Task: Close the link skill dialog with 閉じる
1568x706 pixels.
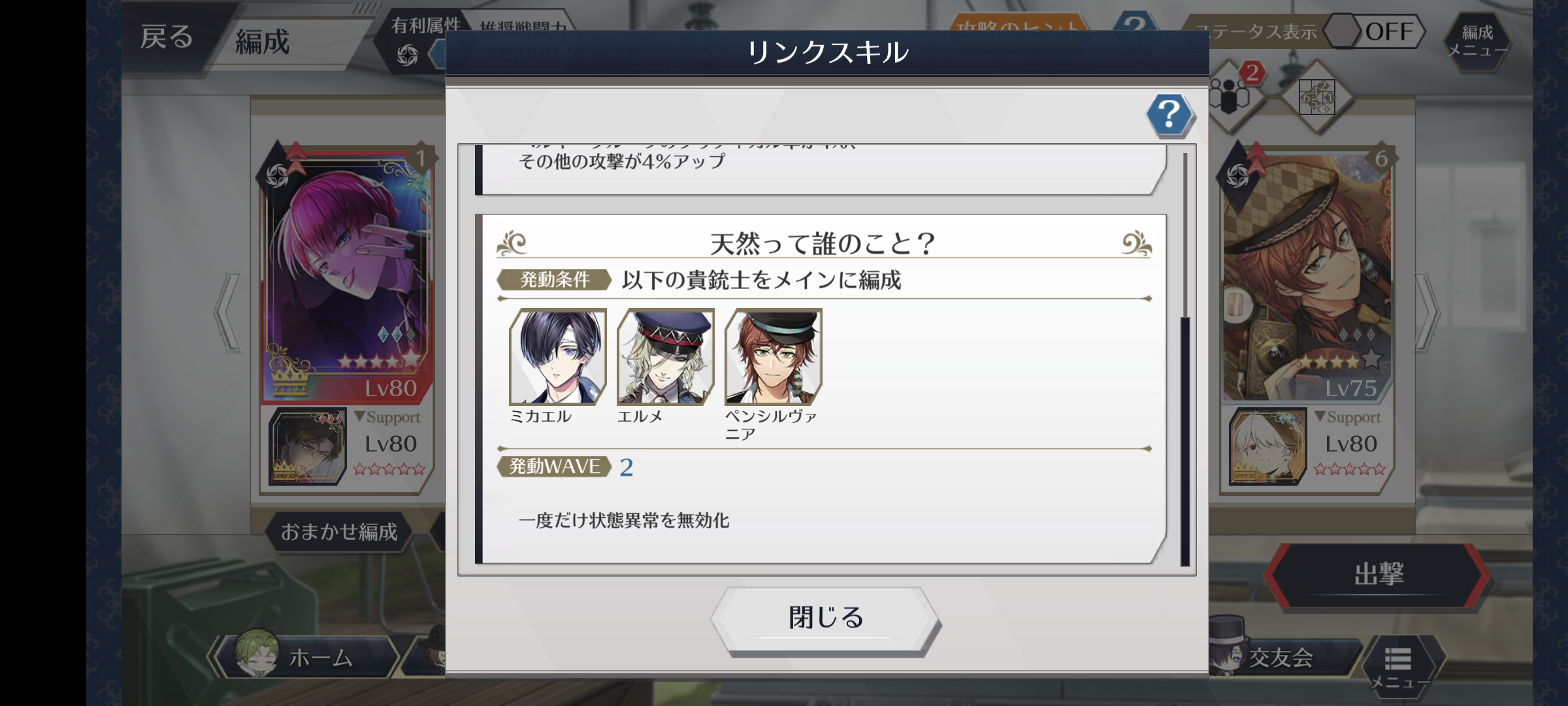Action: tap(826, 618)
